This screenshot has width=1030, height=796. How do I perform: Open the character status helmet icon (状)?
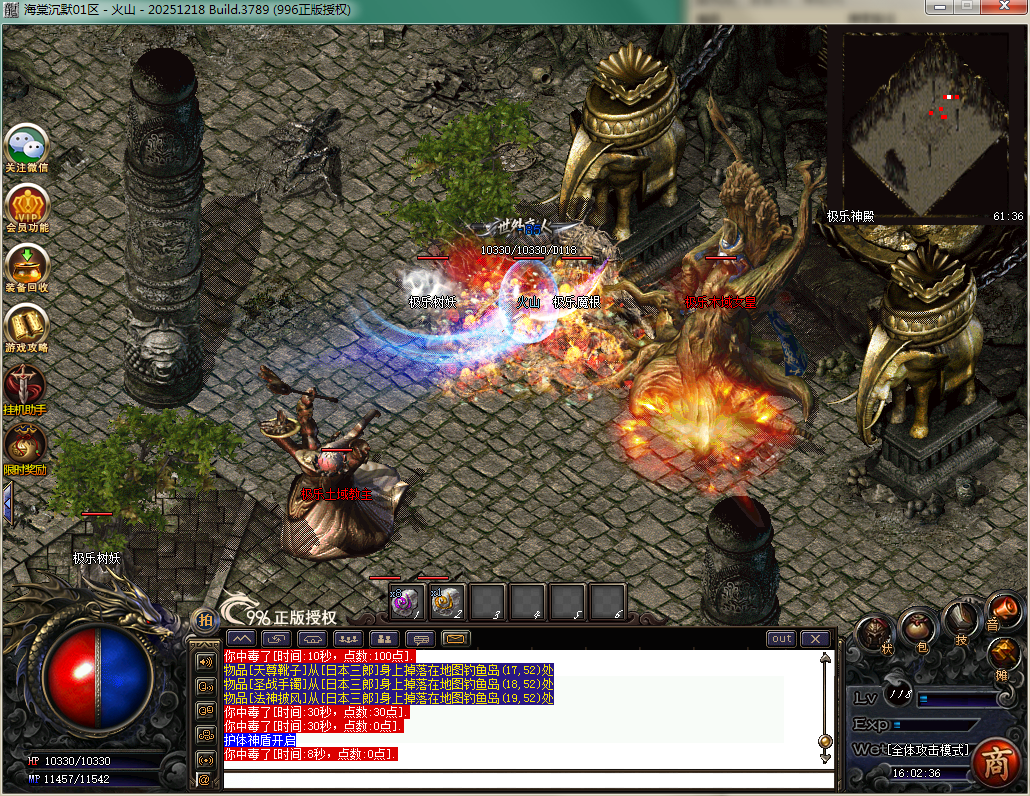875,633
